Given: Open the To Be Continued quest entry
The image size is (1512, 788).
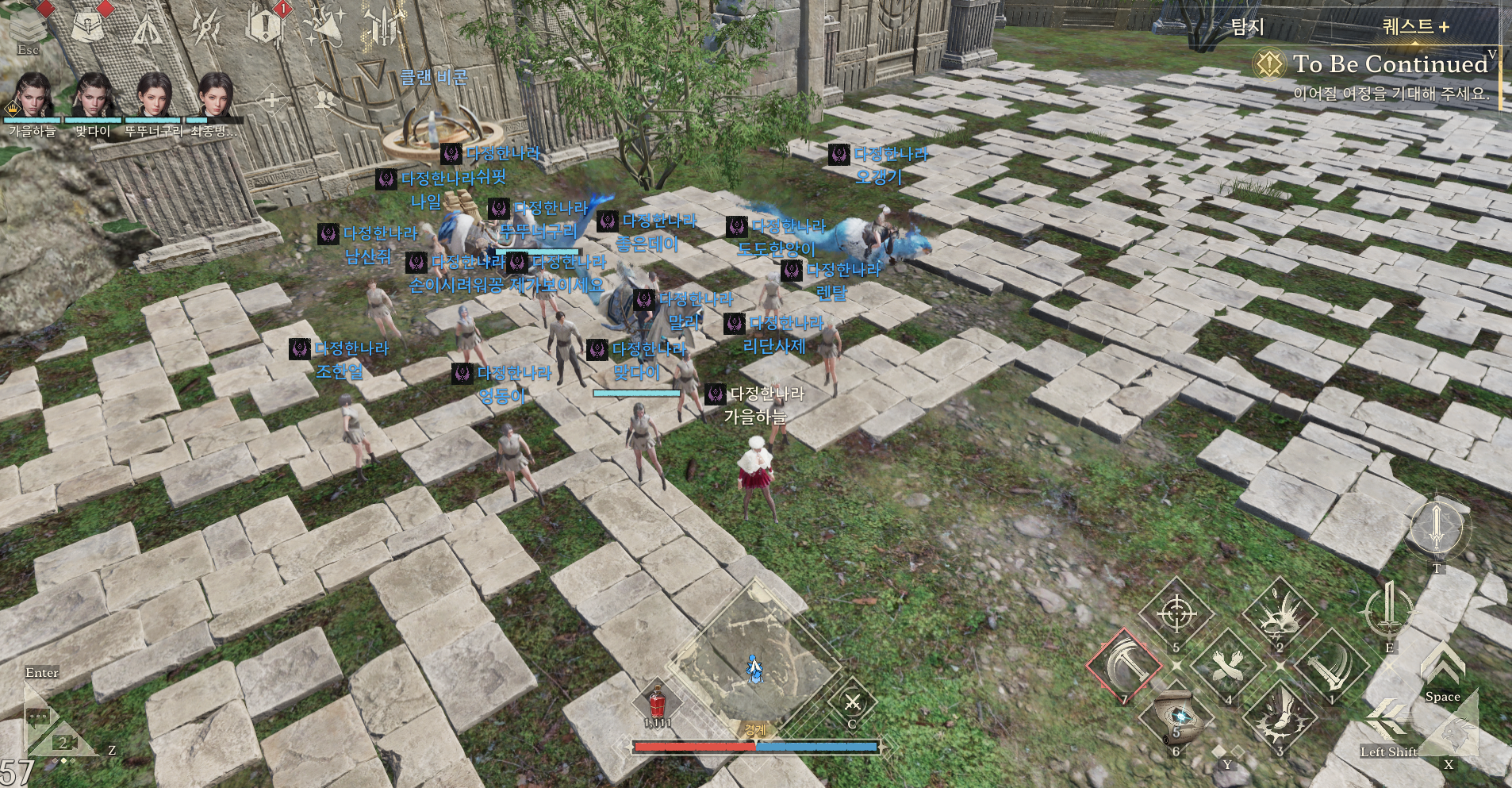Looking at the screenshot, I should tap(1389, 64).
